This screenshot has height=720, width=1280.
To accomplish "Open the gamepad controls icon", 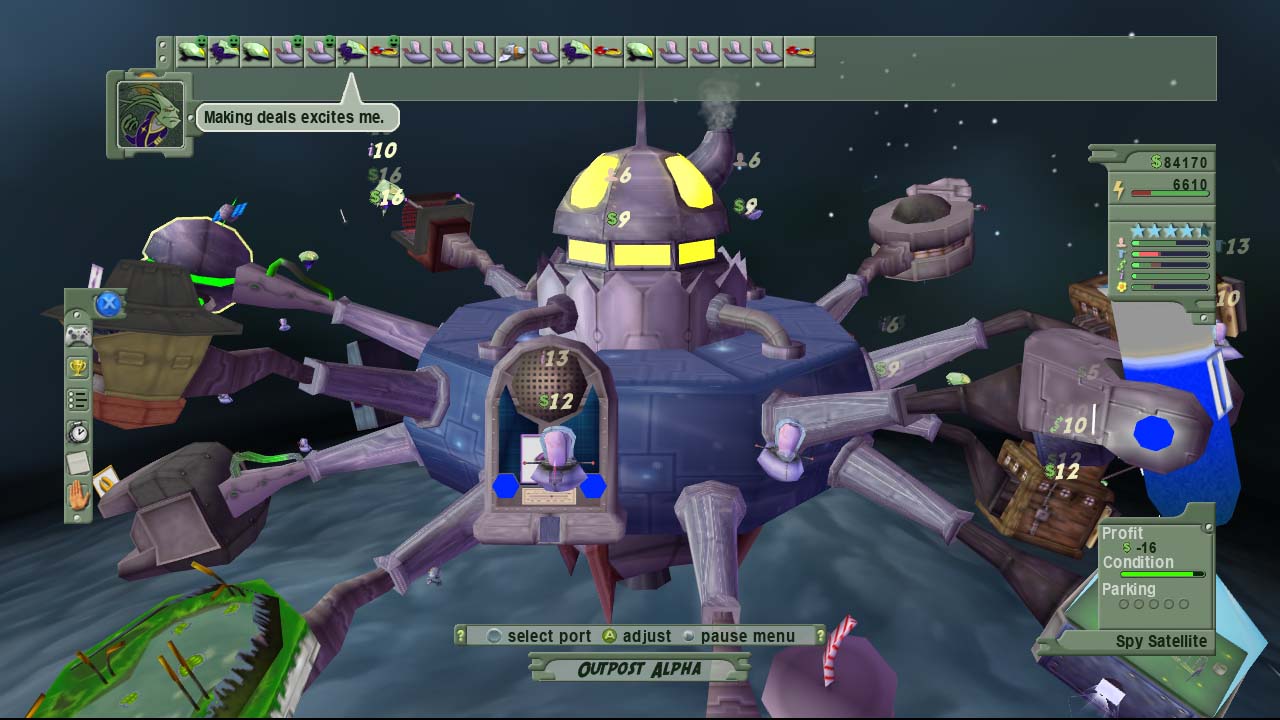I will pyautogui.click(x=78, y=336).
